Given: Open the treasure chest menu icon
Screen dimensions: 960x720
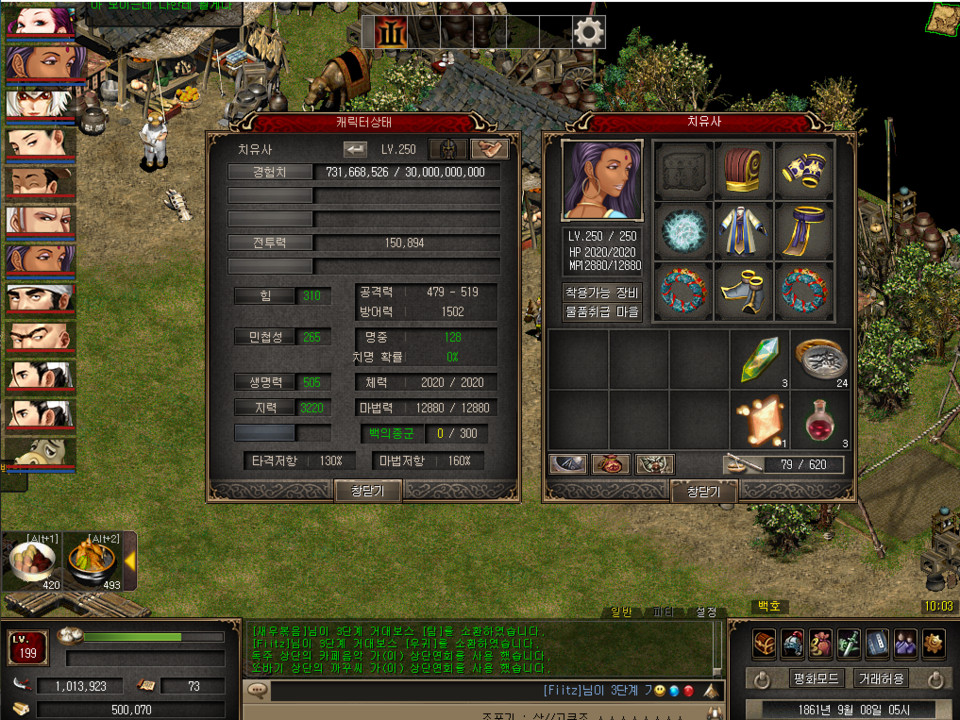Looking at the screenshot, I should [x=765, y=642].
